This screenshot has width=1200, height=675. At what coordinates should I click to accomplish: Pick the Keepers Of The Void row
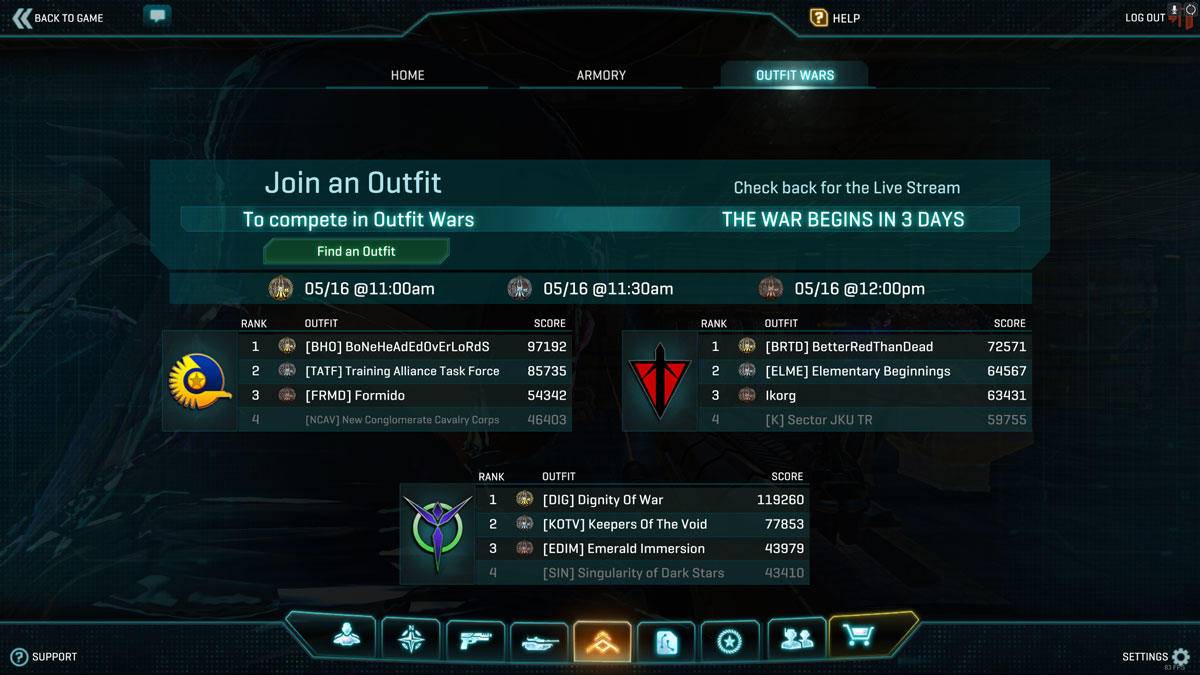640,524
